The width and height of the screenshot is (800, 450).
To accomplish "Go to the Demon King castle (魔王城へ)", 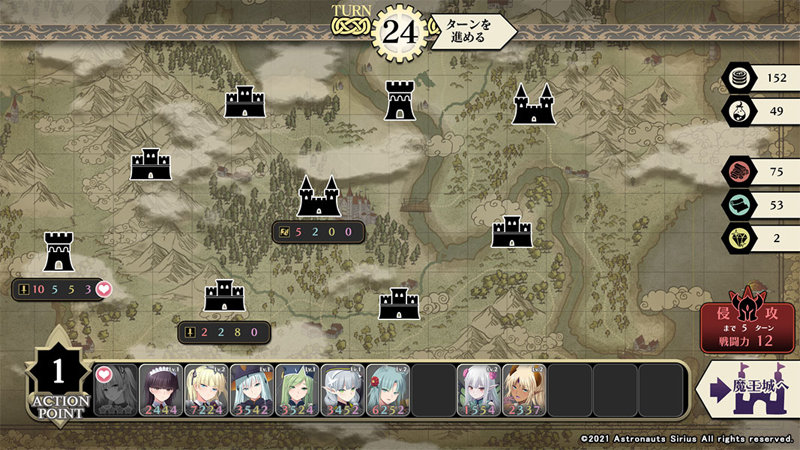I will coord(746,389).
